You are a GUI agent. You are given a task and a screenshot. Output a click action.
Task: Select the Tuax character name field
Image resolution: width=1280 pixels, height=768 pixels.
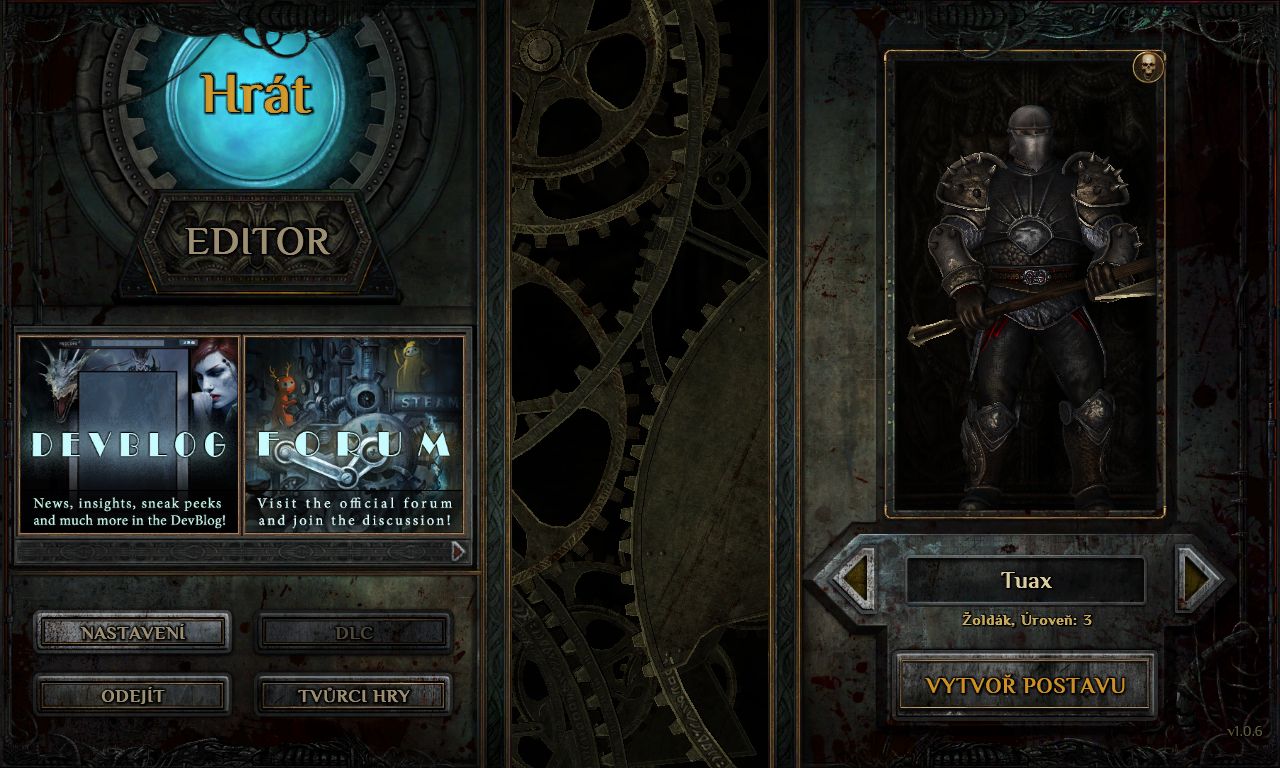coord(1026,580)
